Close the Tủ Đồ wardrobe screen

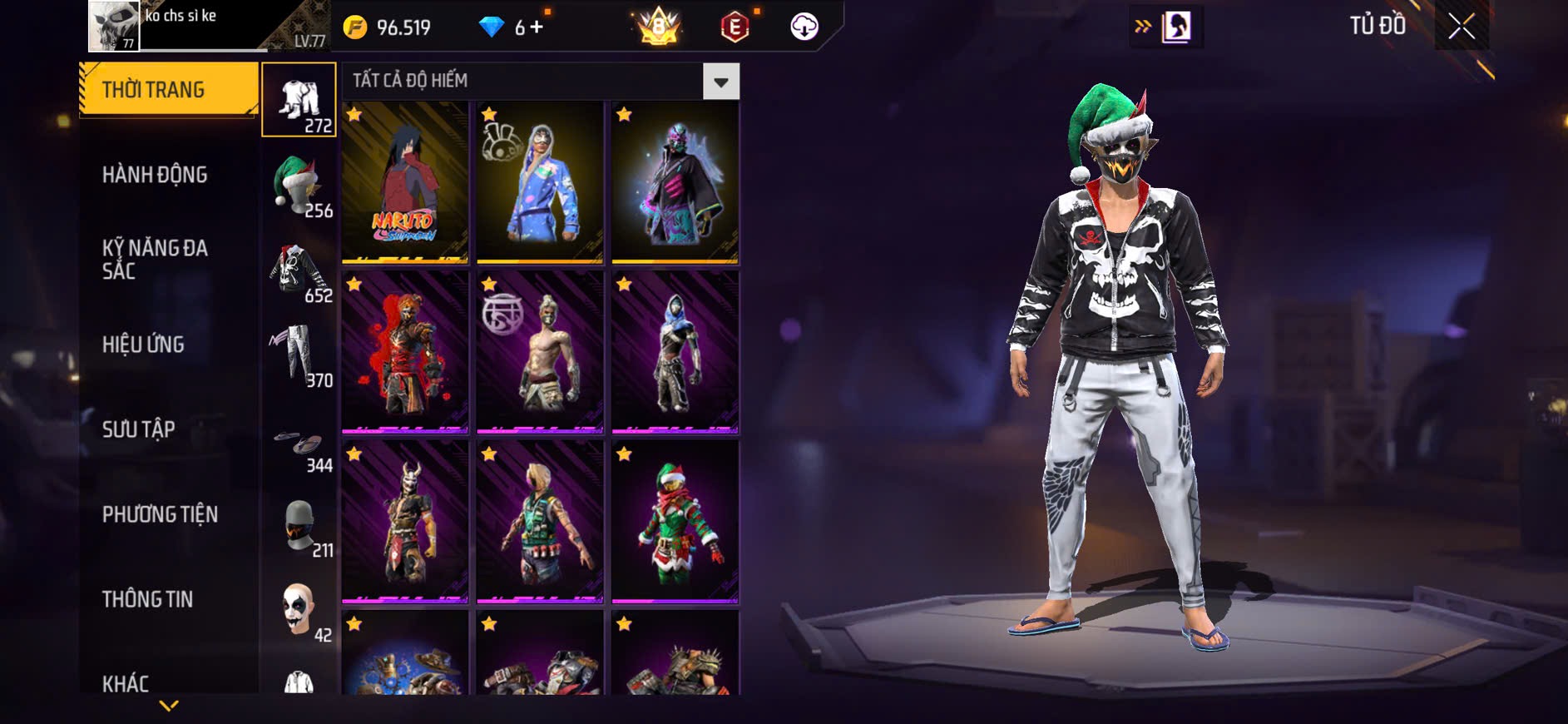(x=1462, y=27)
